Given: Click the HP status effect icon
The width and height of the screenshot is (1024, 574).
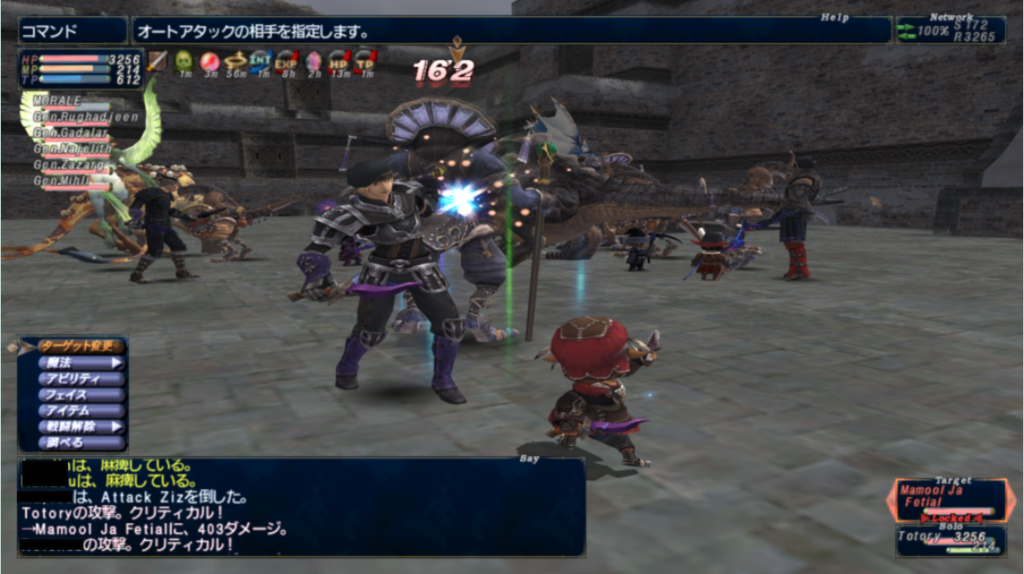Looking at the screenshot, I should pyautogui.click(x=339, y=62).
